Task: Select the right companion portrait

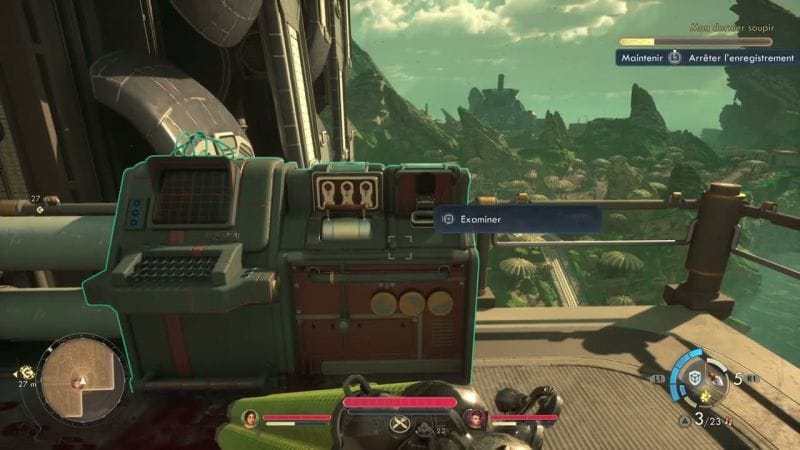Action: coord(477,417)
